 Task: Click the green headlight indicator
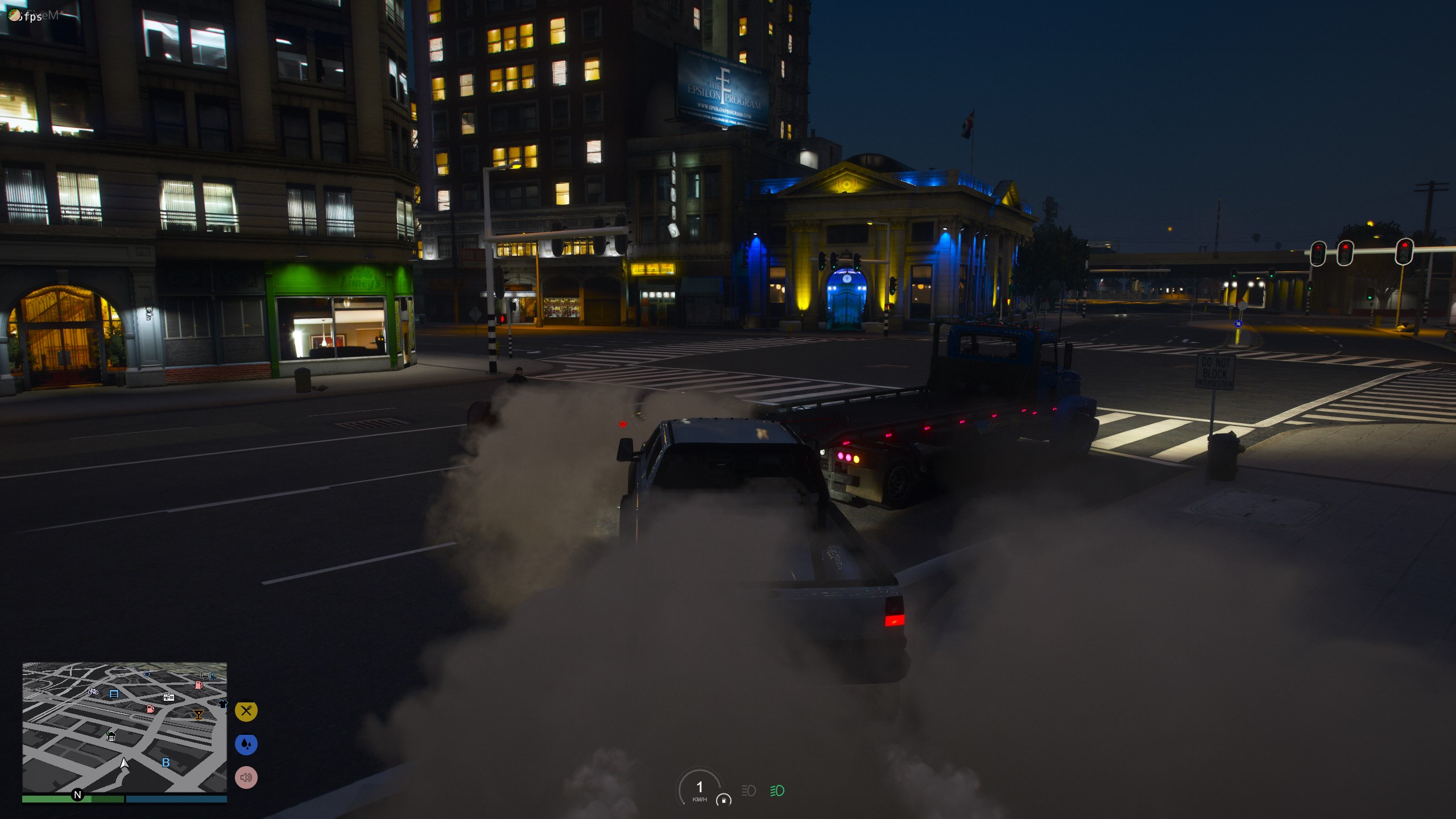pyautogui.click(x=777, y=791)
